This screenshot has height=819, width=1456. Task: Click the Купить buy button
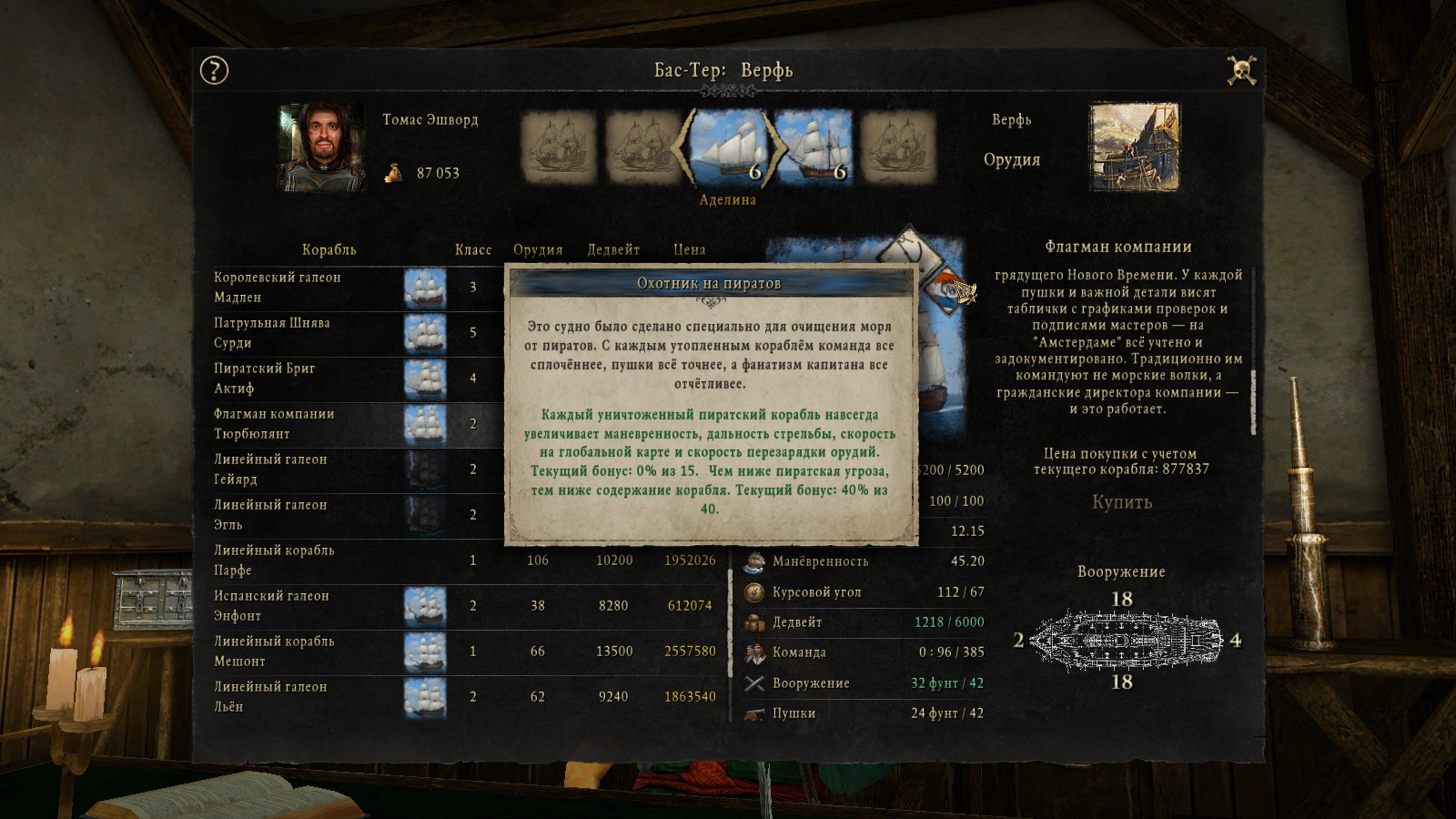(1121, 502)
